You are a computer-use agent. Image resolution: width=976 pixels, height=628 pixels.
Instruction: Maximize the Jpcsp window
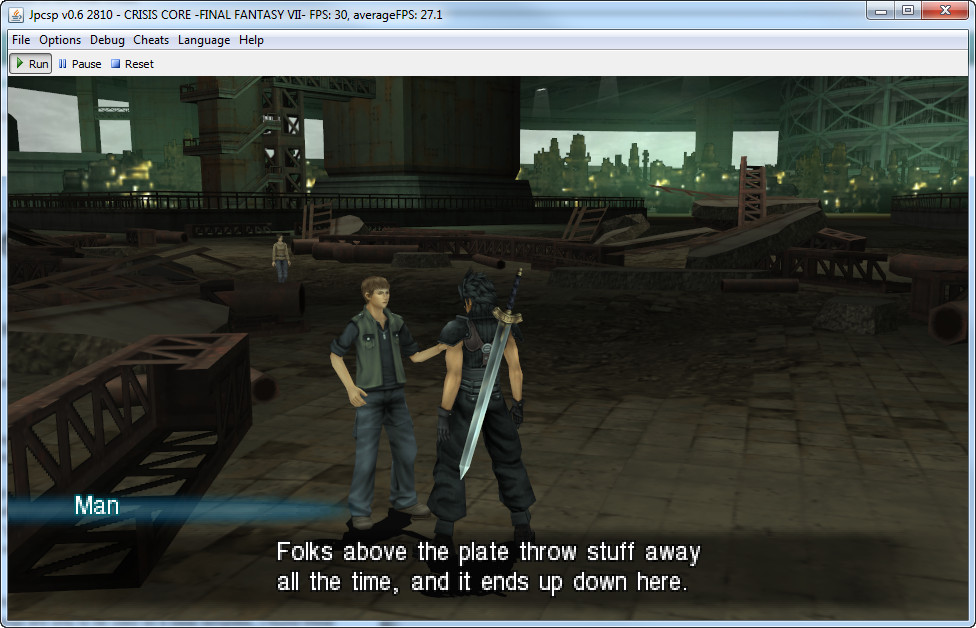coord(908,10)
